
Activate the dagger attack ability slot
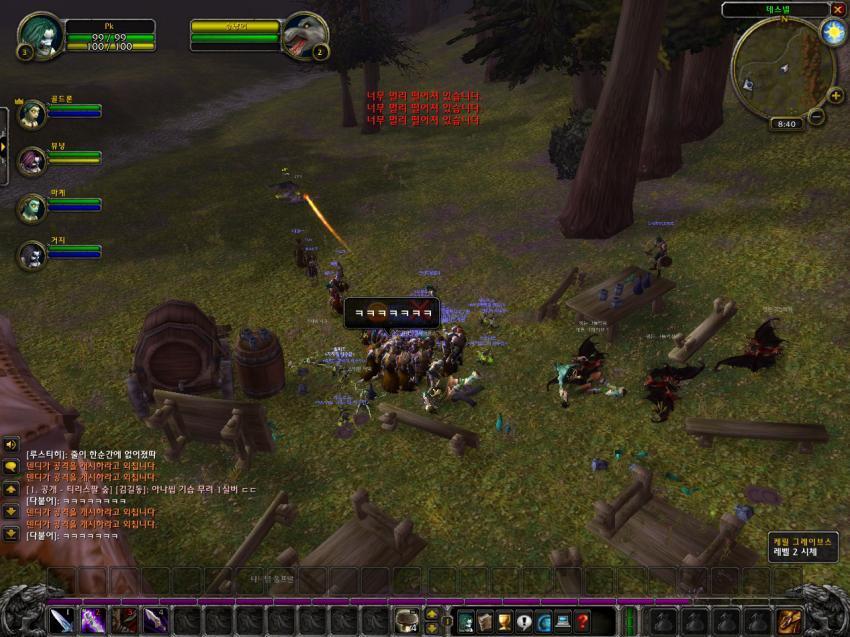click(62, 620)
